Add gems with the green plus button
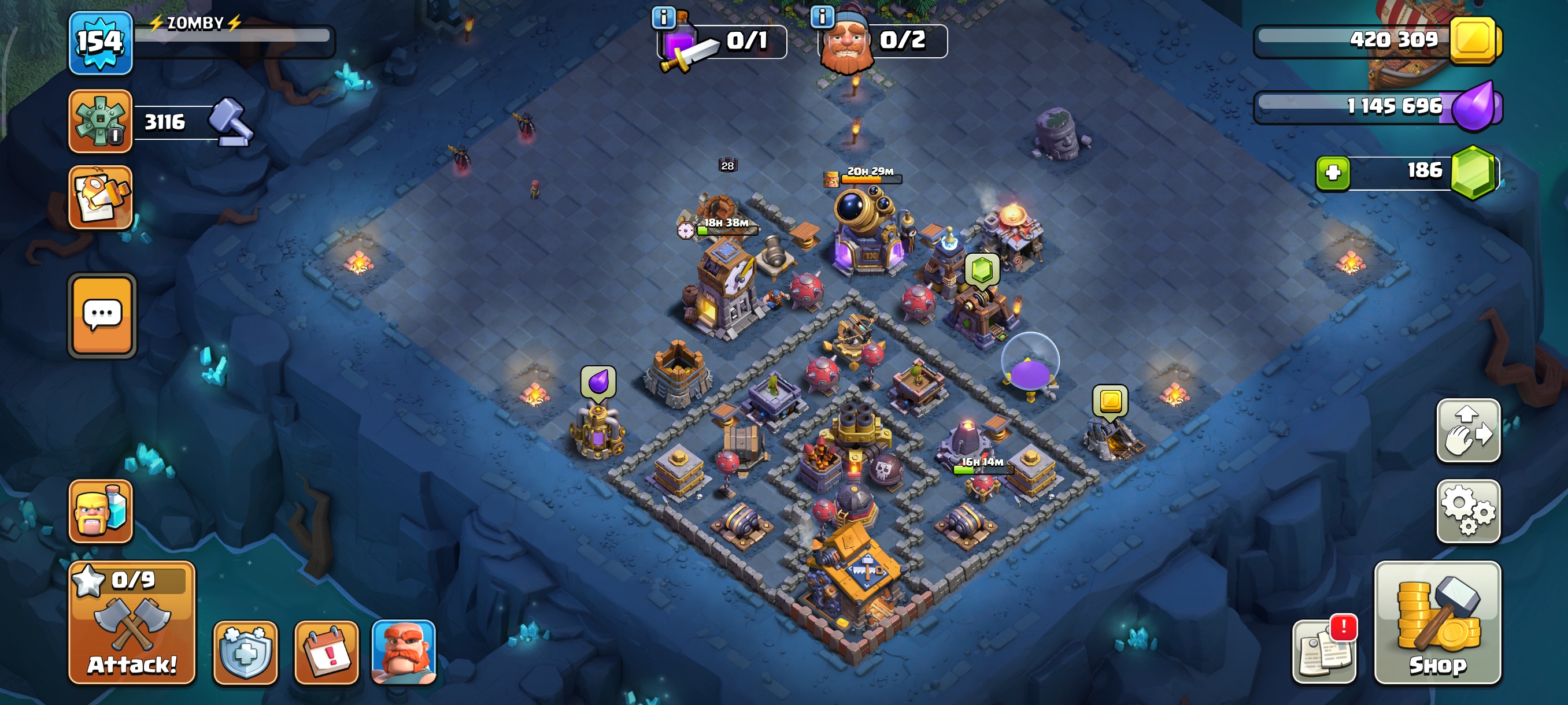Viewport: 1568px width, 705px height. (x=1333, y=173)
